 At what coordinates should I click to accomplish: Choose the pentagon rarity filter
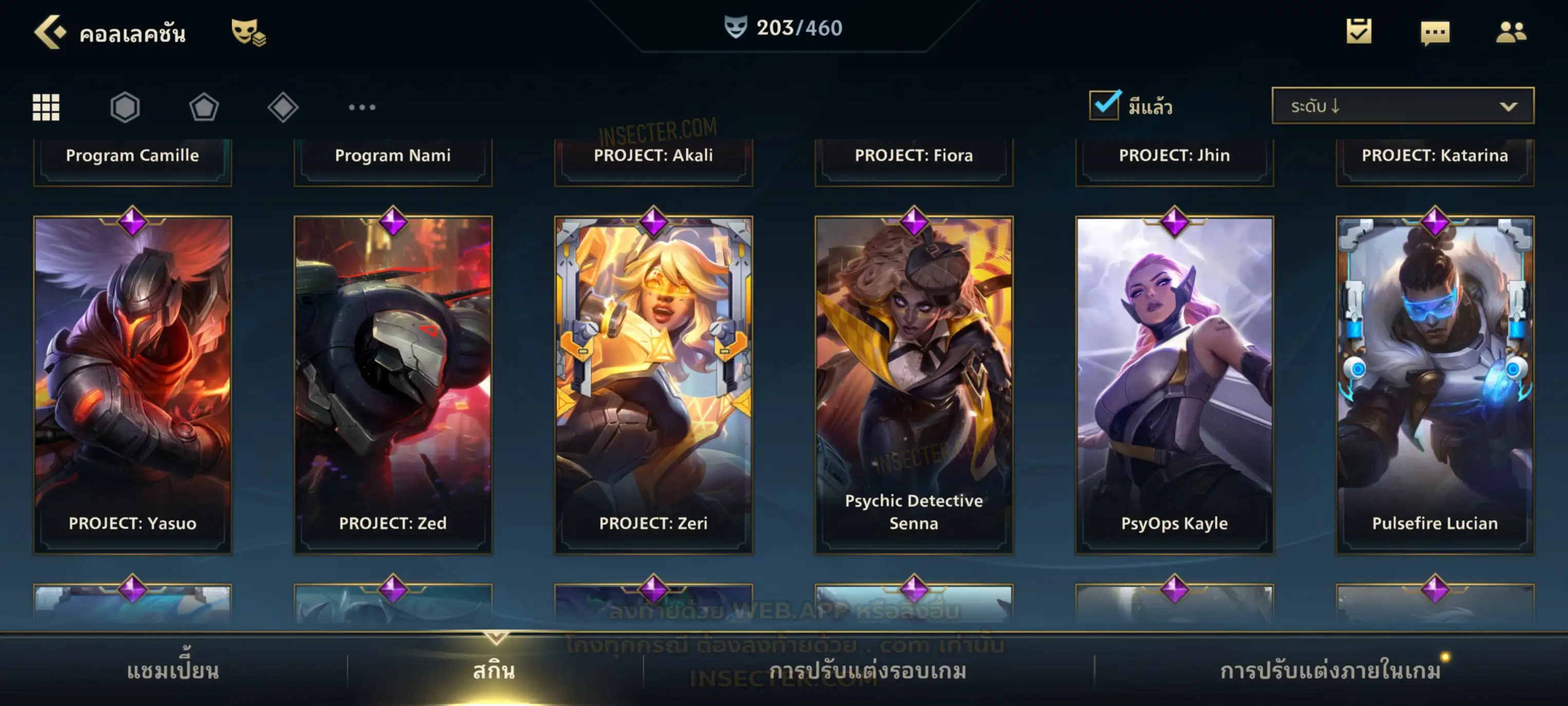[x=204, y=107]
